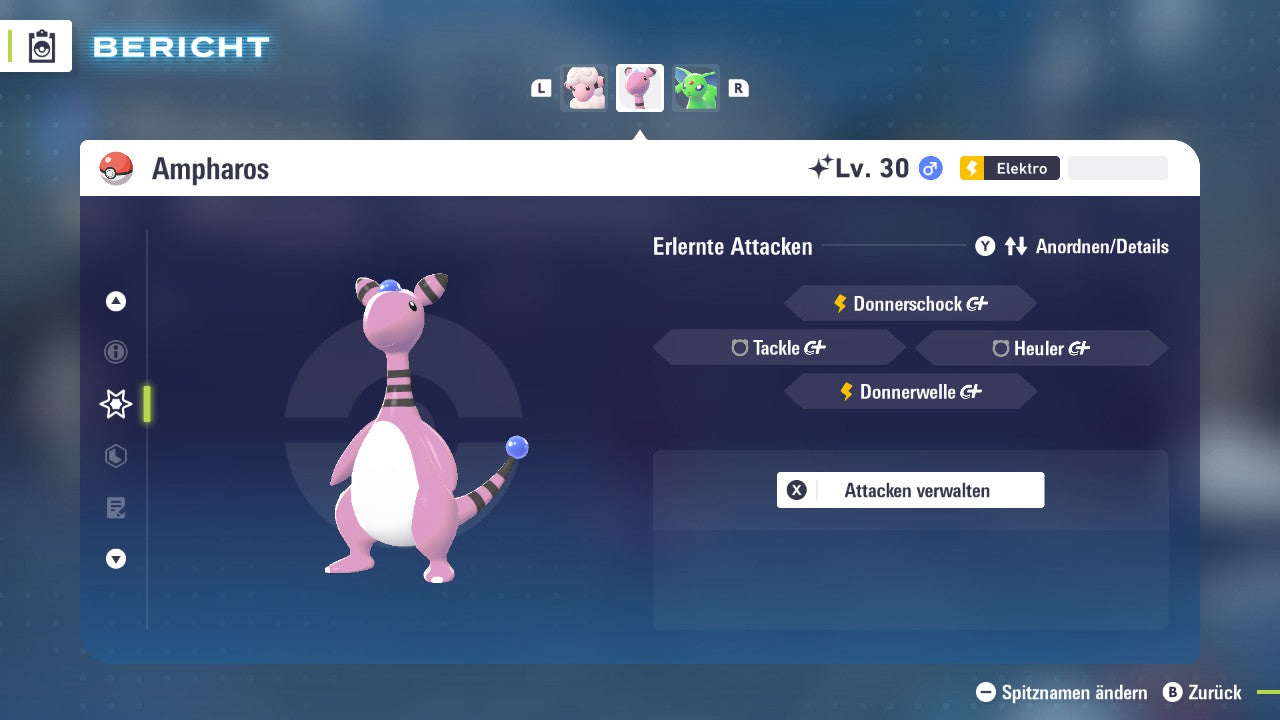Select the Donnerschock attack
Viewport: 1280px width, 720px height.
(x=910, y=303)
